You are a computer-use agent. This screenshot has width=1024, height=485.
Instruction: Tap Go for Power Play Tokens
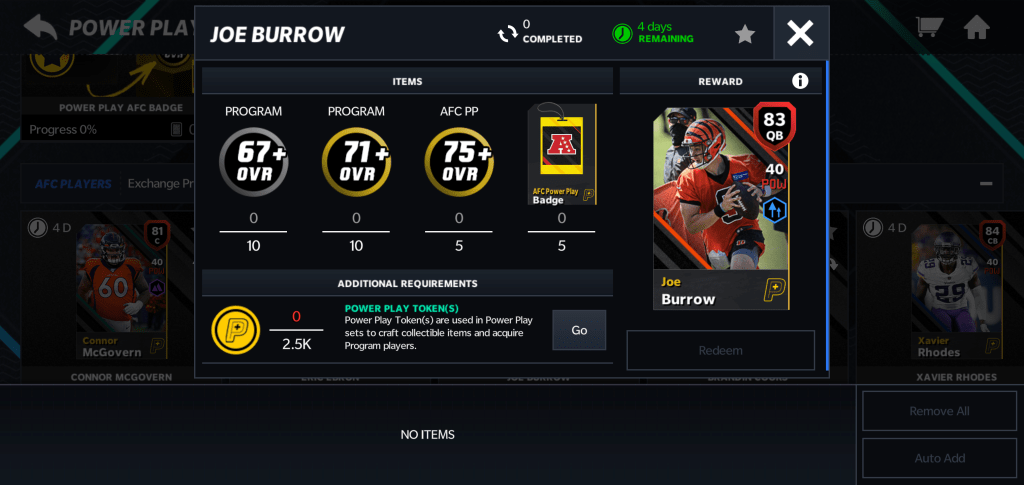point(579,330)
